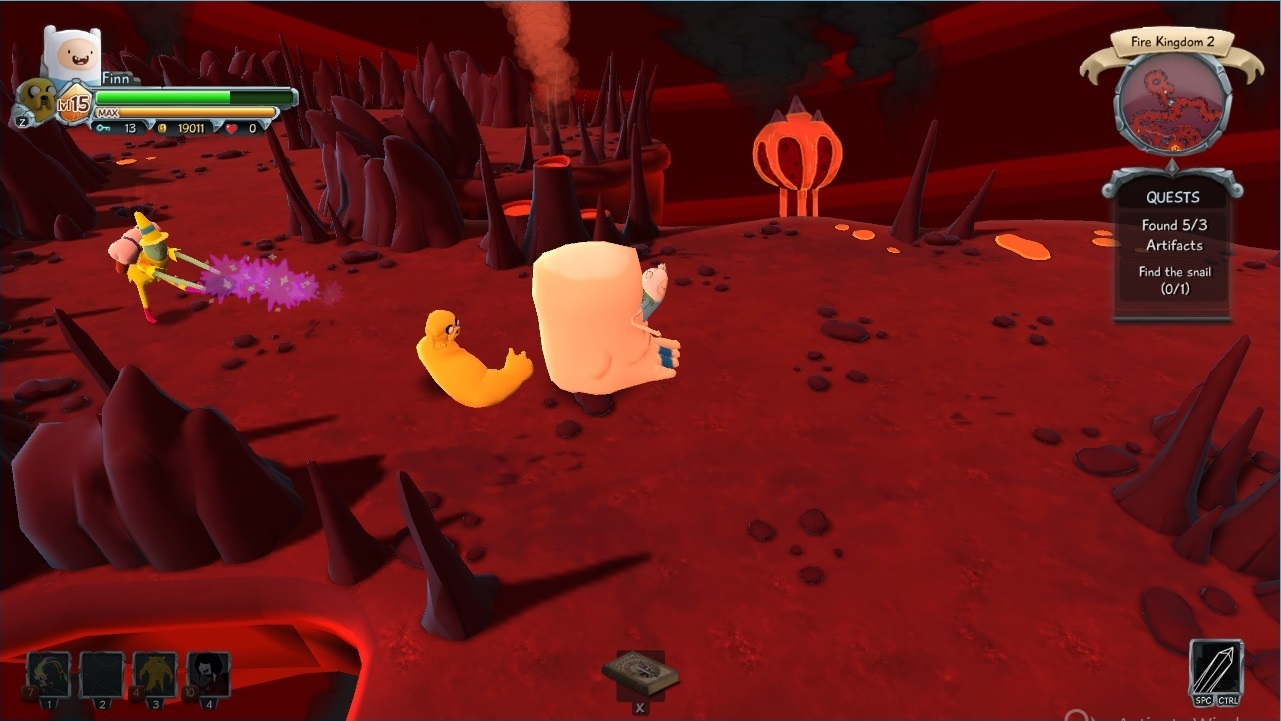Click the heart icon showing 0
The image size is (1281, 721).
pyautogui.click(x=230, y=127)
